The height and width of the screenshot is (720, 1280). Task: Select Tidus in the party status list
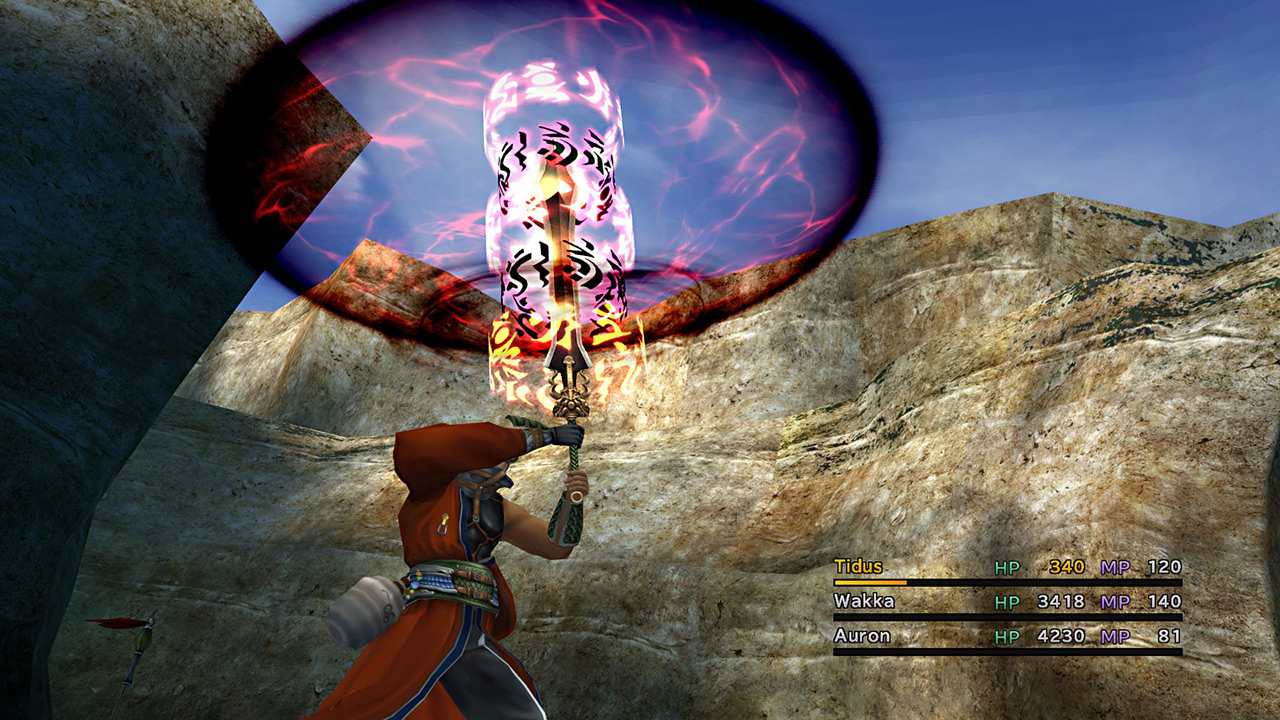859,567
